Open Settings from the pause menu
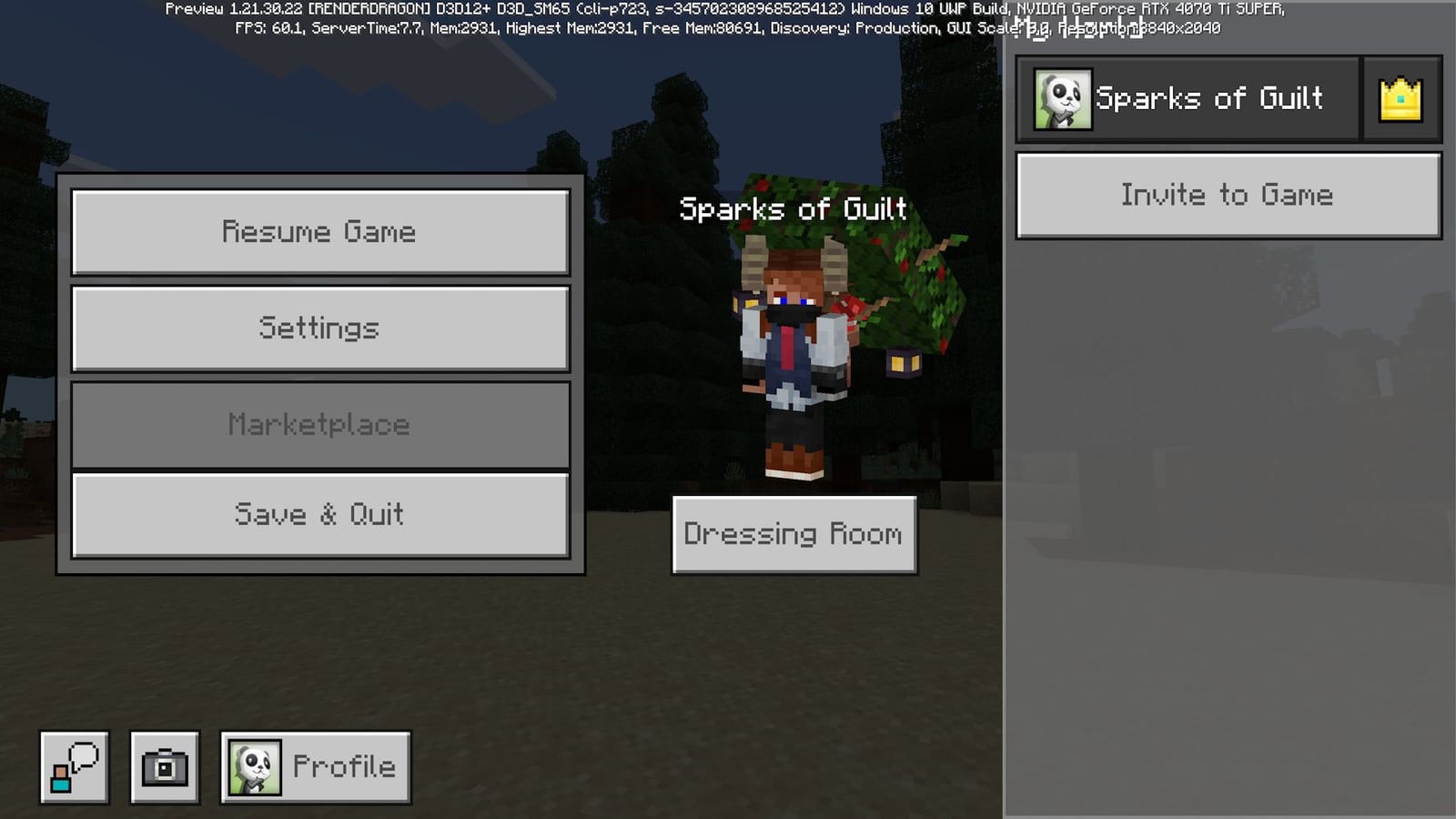Image resolution: width=1456 pixels, height=819 pixels. pyautogui.click(x=319, y=328)
